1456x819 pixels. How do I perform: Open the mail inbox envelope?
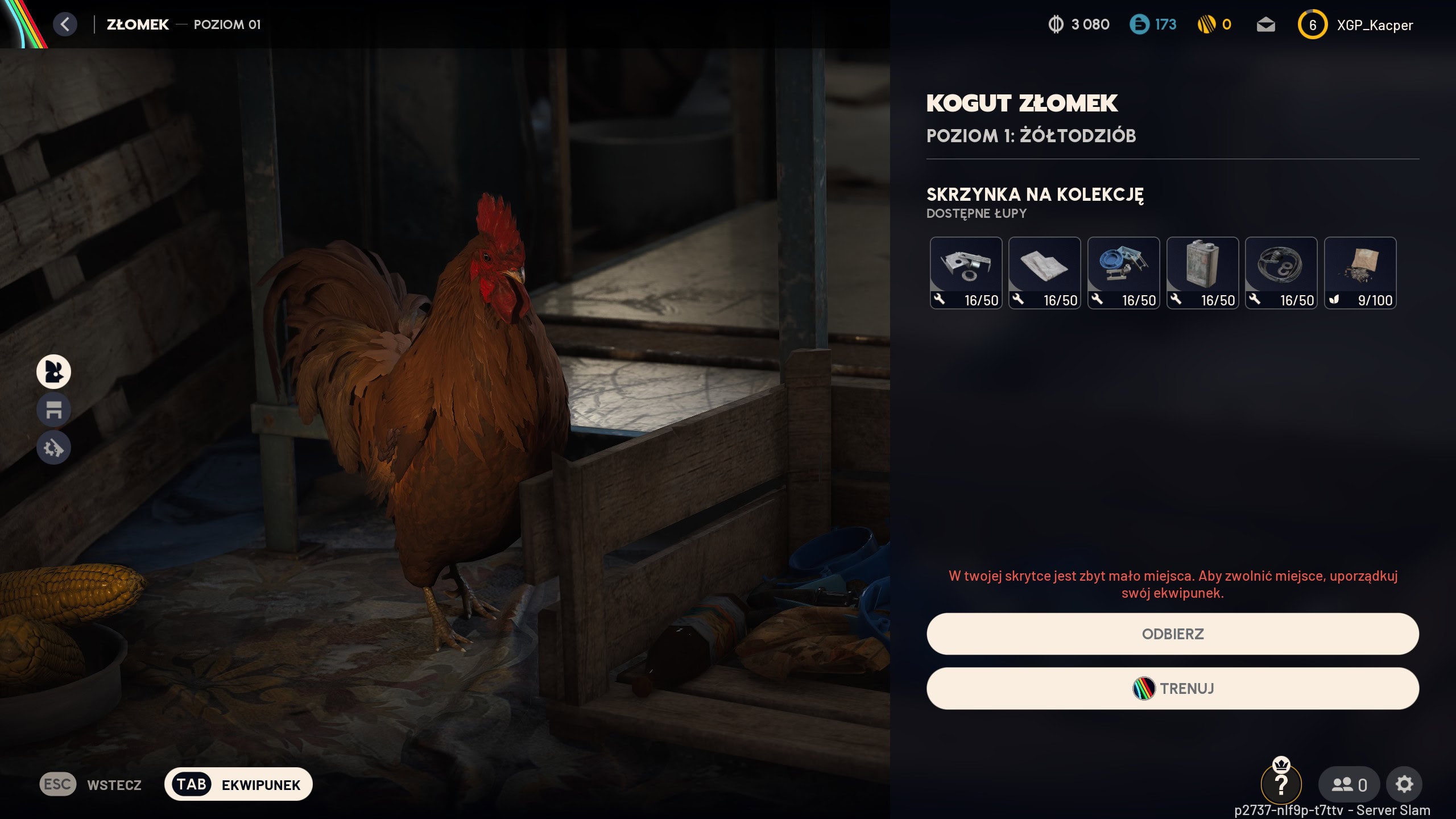click(1265, 25)
